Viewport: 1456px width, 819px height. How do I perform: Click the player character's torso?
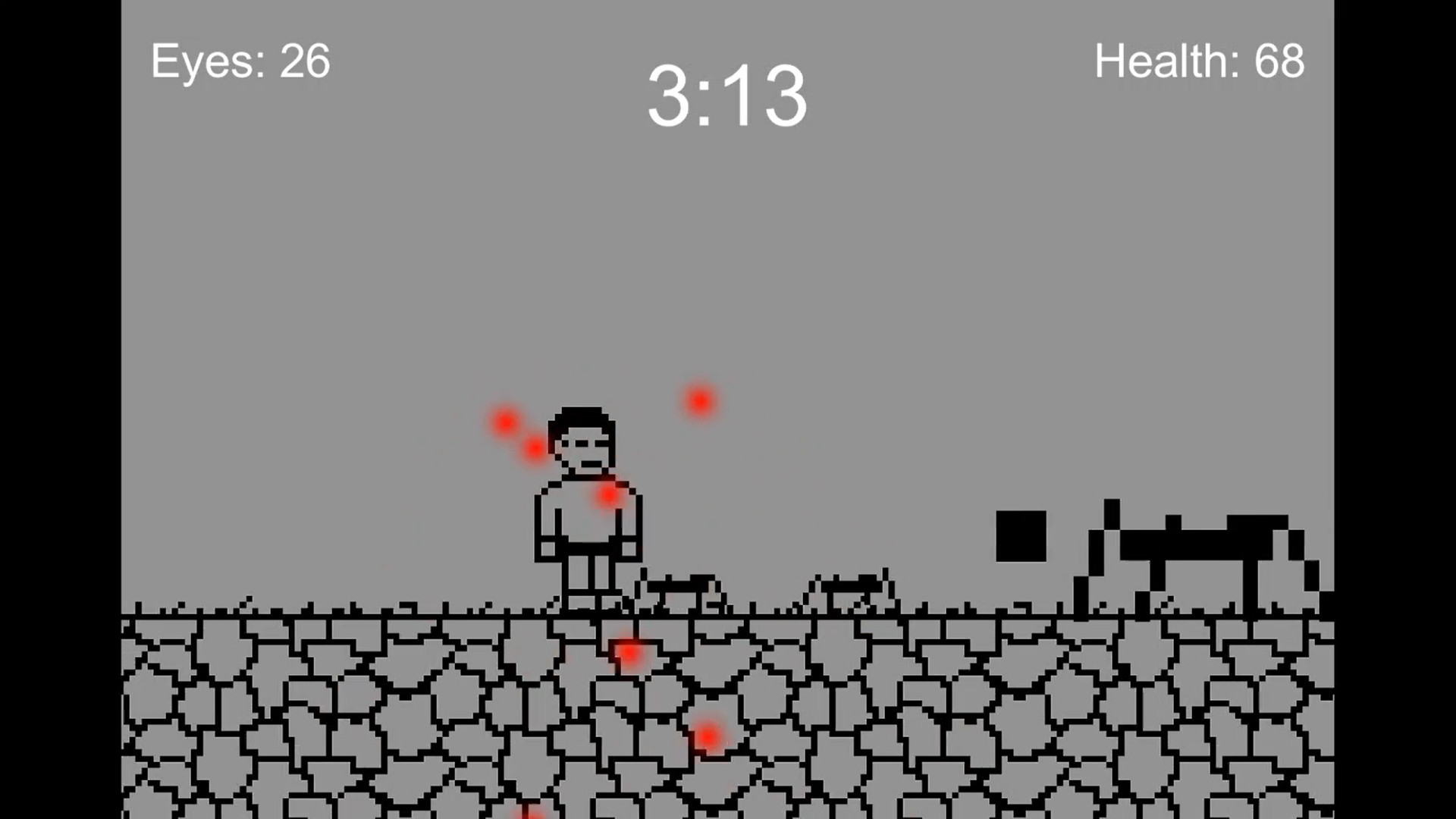point(588,523)
